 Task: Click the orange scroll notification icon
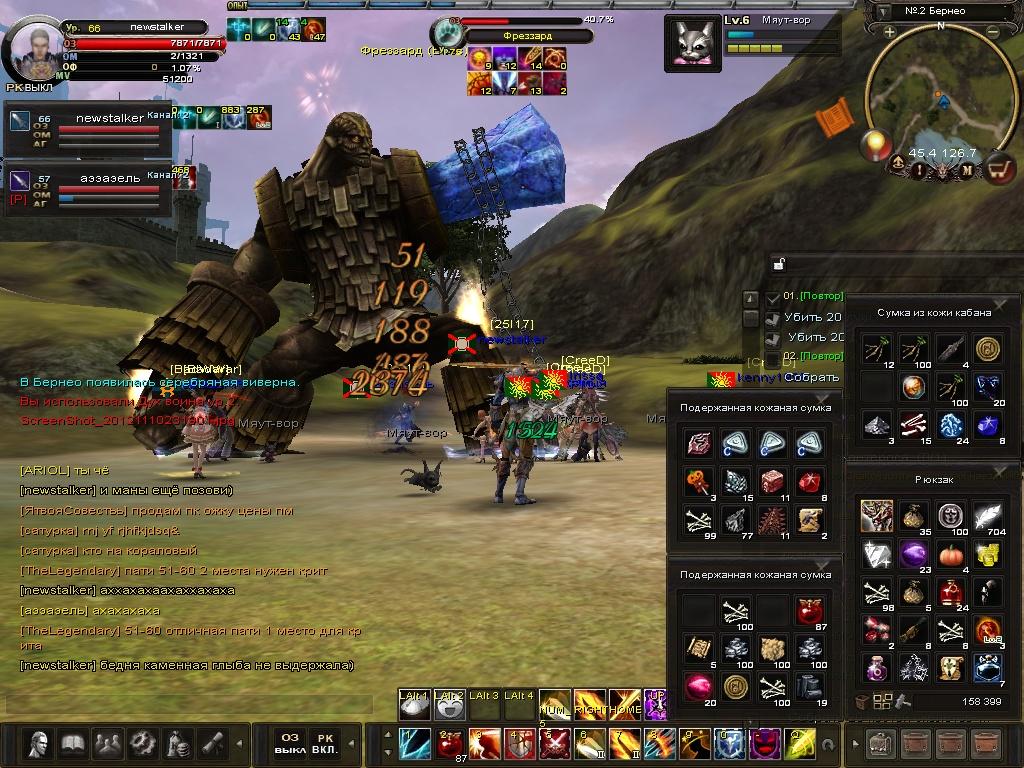click(x=833, y=119)
